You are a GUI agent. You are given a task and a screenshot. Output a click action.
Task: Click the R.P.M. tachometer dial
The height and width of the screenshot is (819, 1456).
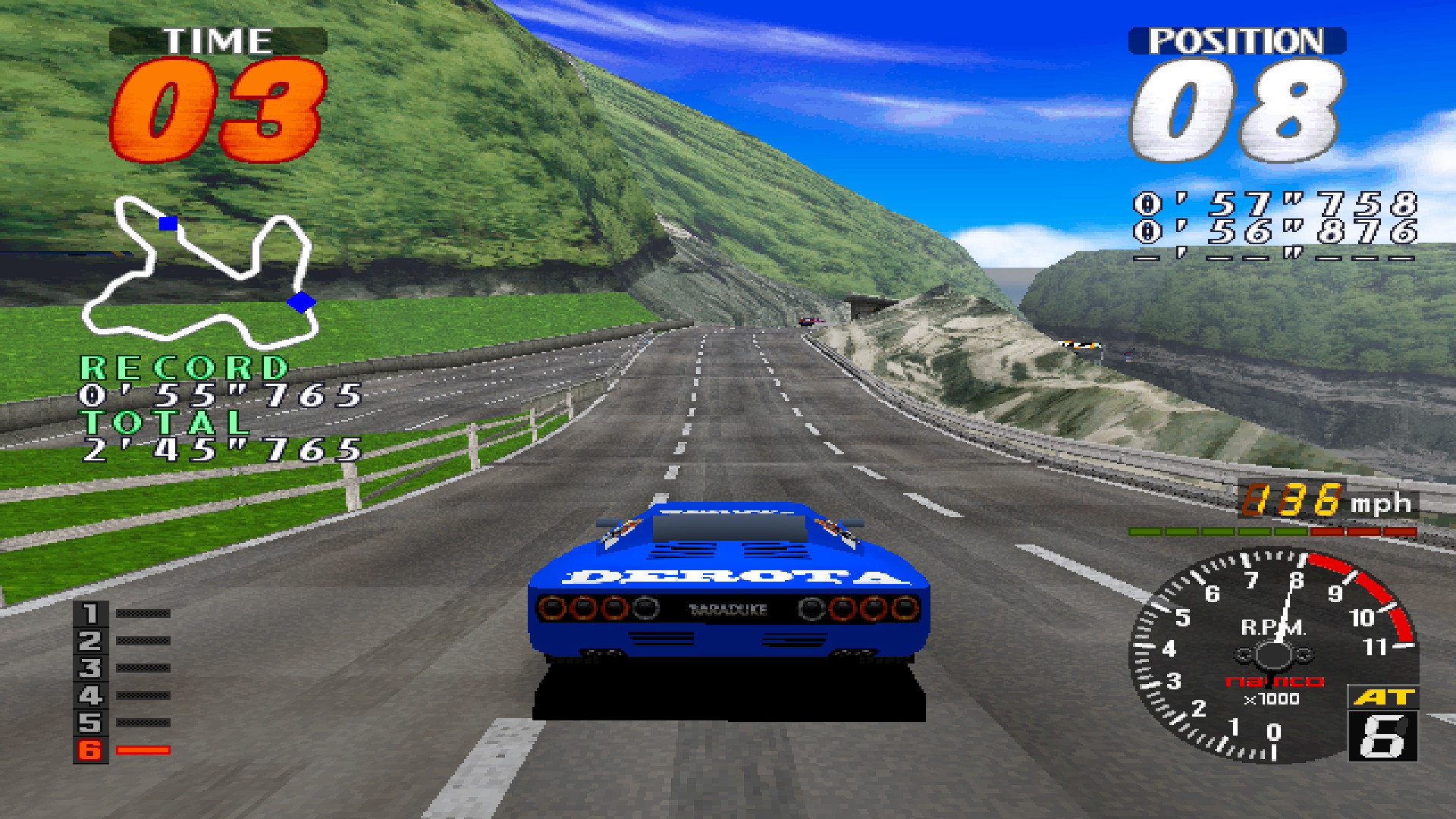click(1272, 655)
